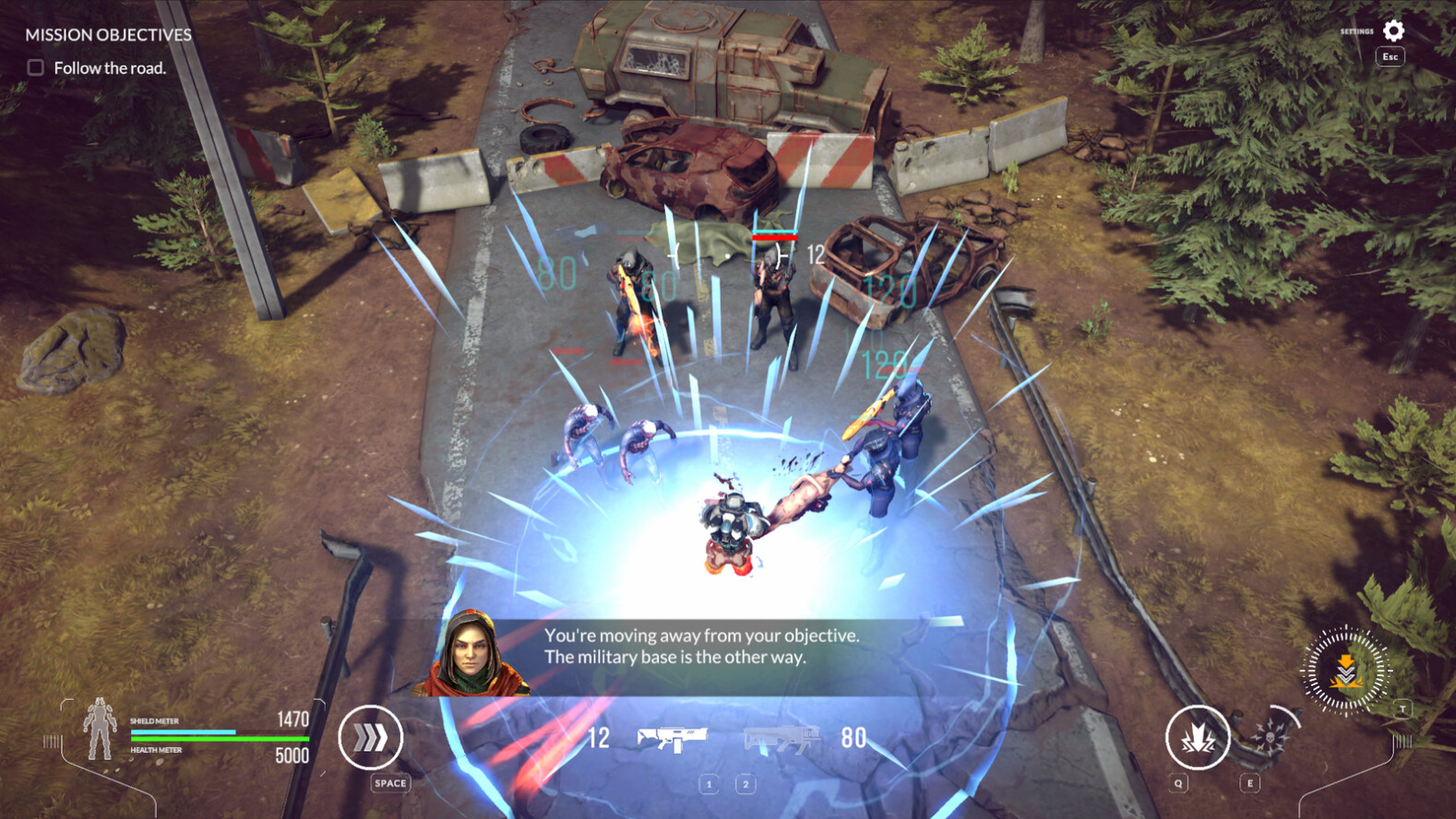Click the health meter value 5000

[x=290, y=756]
